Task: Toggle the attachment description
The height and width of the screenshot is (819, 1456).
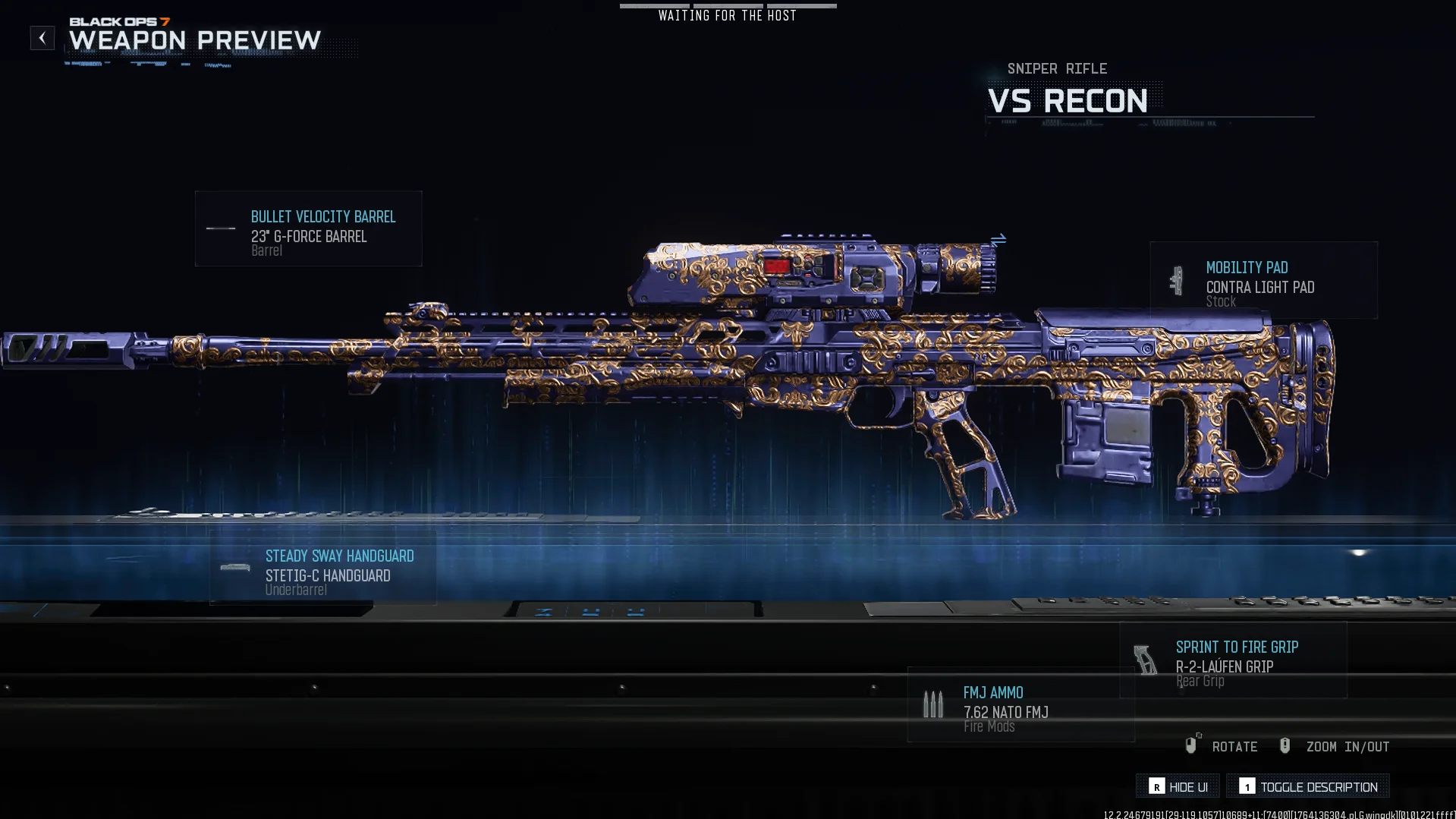Action: point(1308,786)
